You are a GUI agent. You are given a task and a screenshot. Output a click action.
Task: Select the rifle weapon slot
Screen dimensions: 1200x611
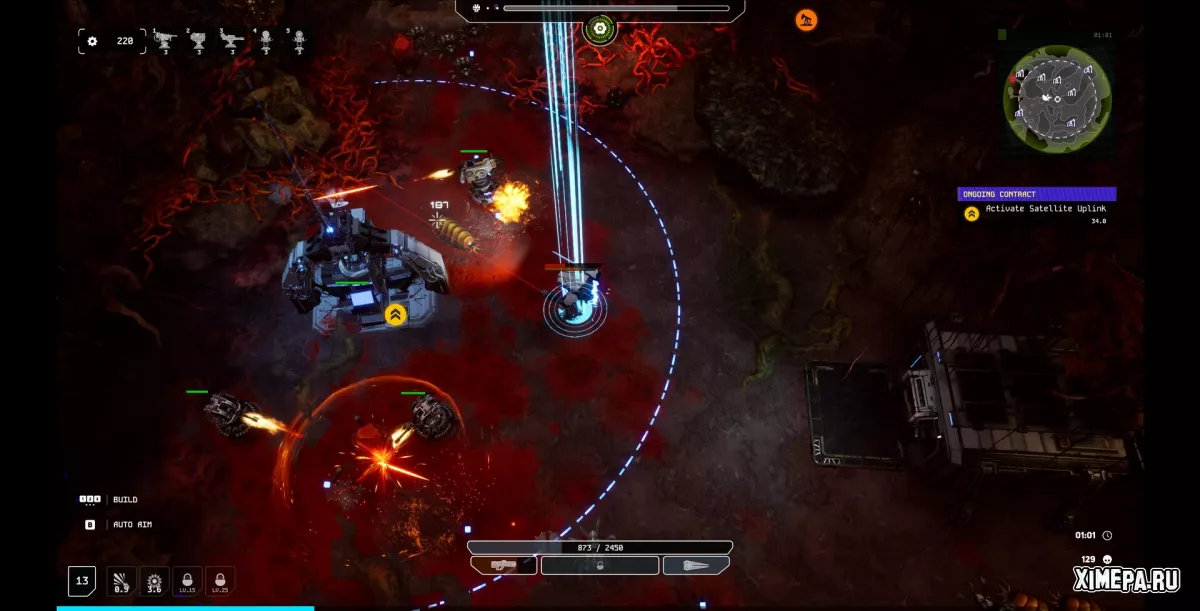click(504, 565)
